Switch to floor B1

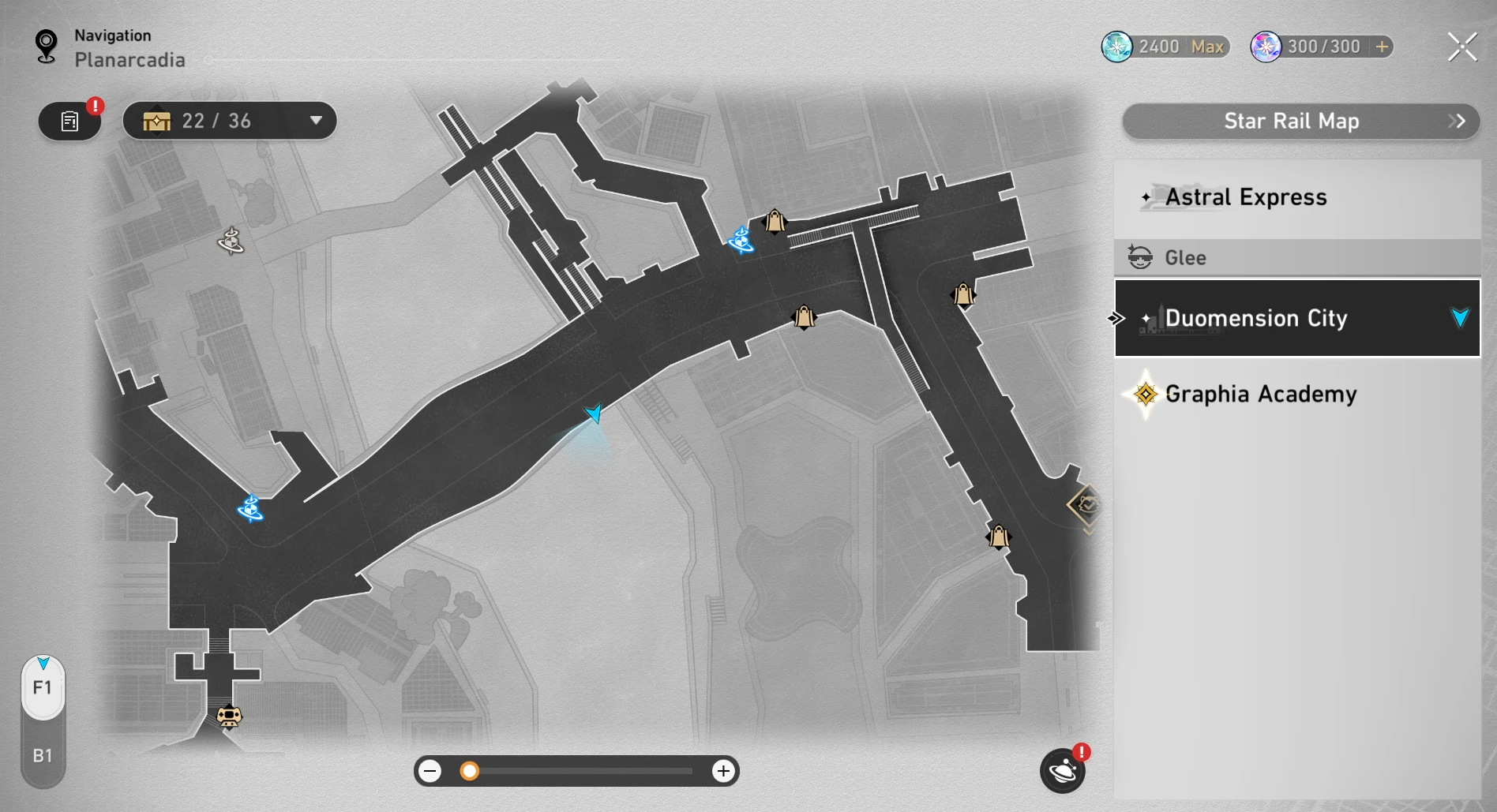(43, 755)
